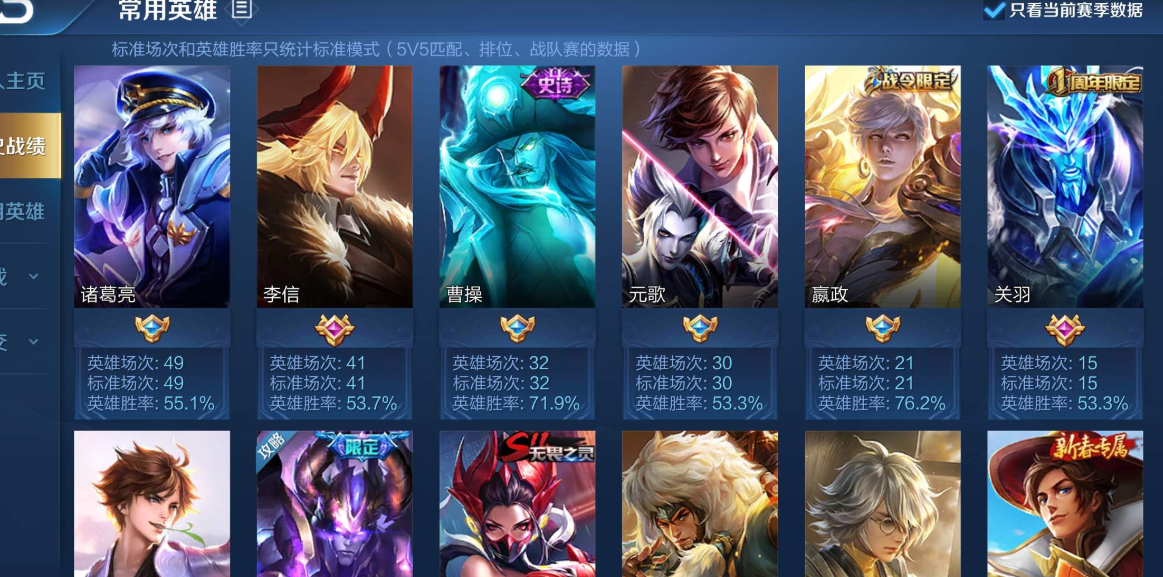The width and height of the screenshot is (1163, 577).
Task: Open the 英雄 tab in the sidebar
Action: click(24, 211)
